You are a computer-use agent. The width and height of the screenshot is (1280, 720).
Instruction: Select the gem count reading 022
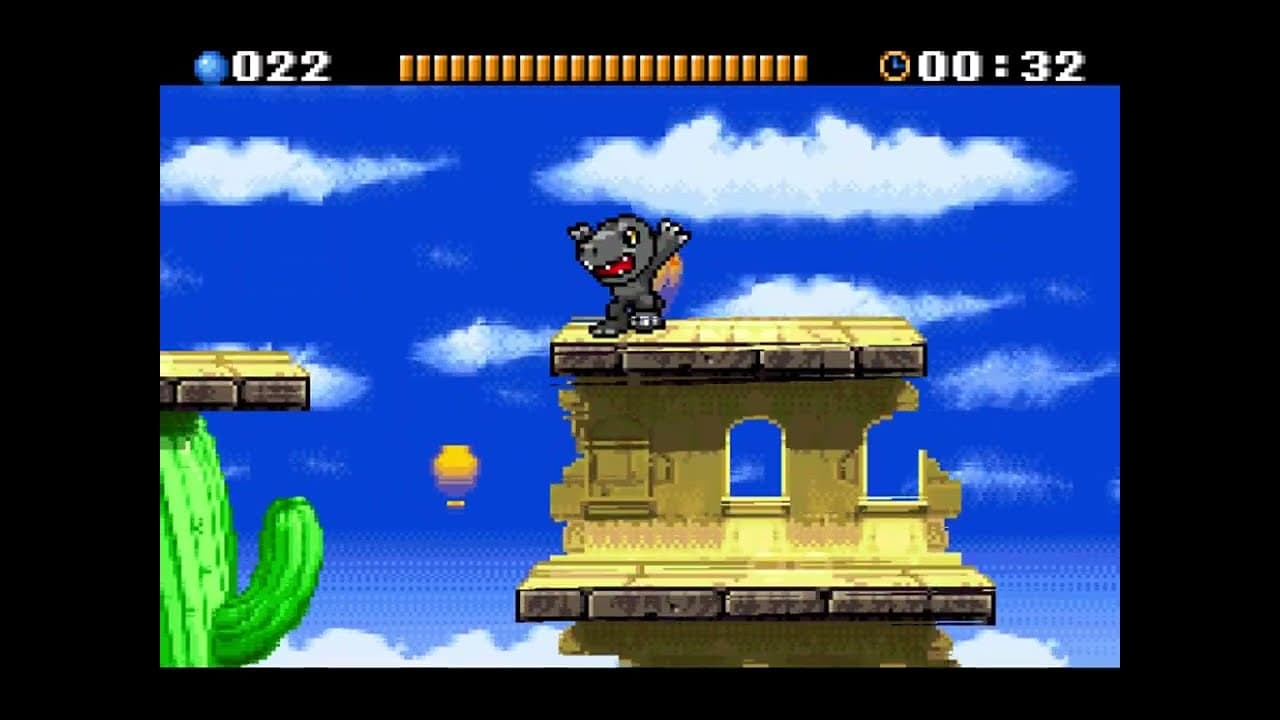[x=275, y=63]
